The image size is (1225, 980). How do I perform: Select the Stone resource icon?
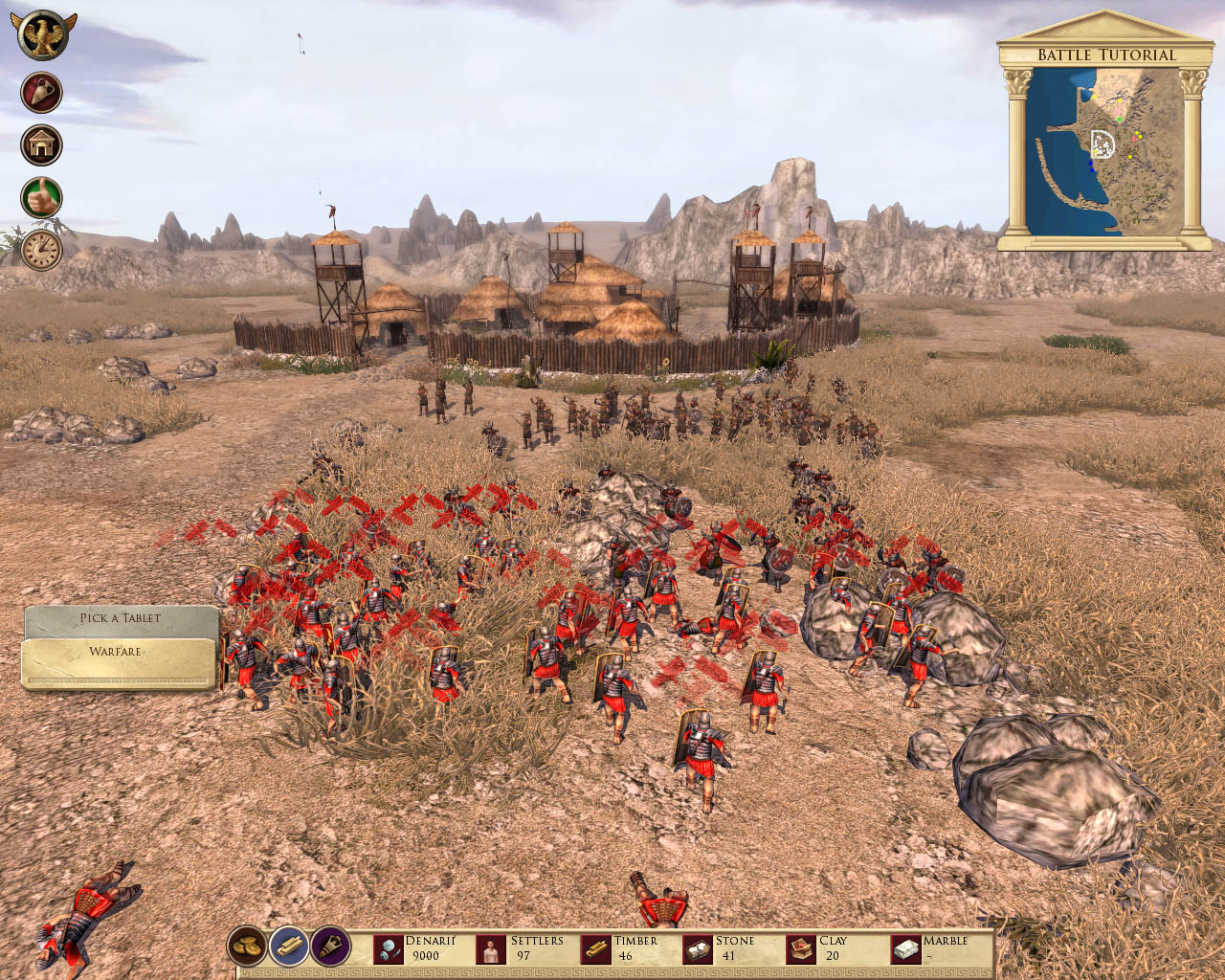[699, 949]
